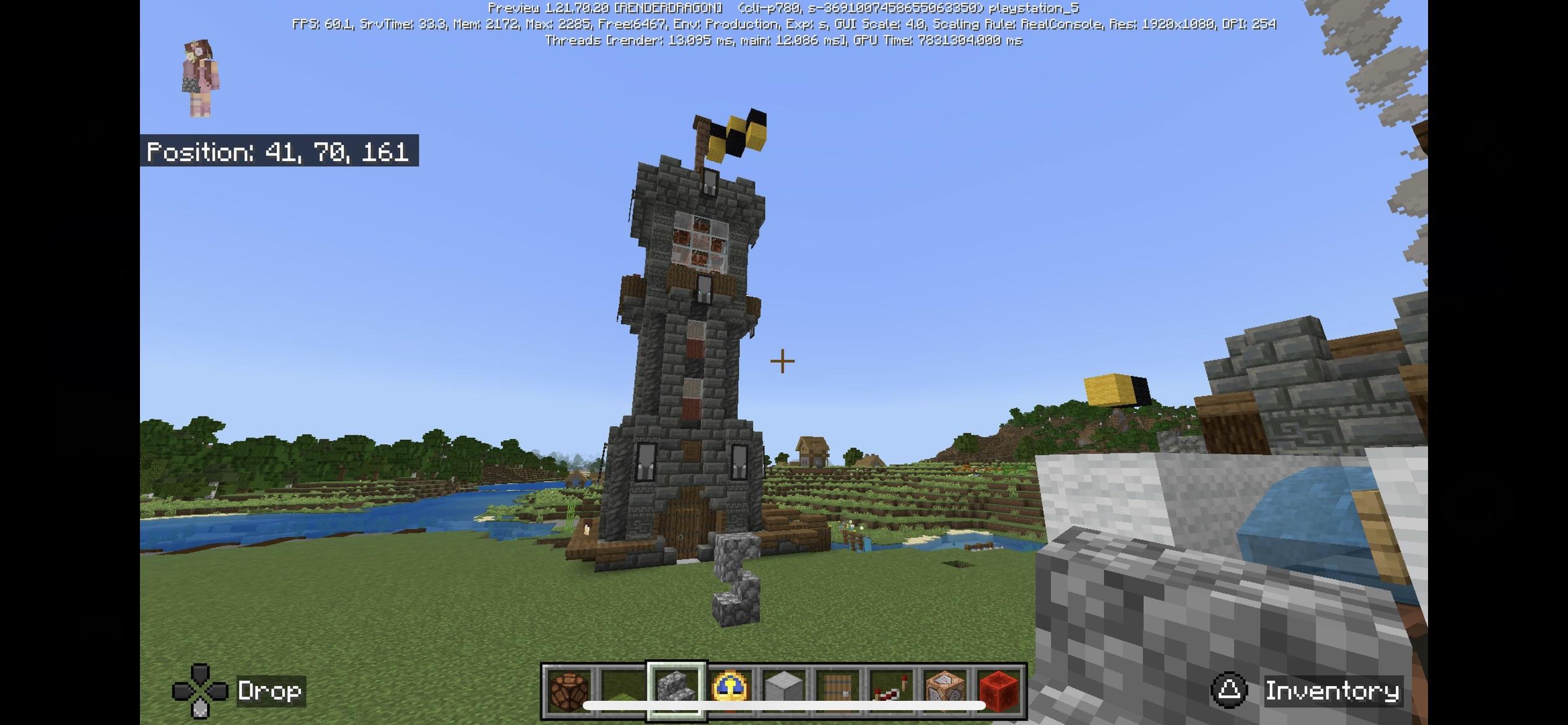Viewport: 1568px width, 725px height.
Task: Click the Position coordinates display
Action: coord(277,152)
